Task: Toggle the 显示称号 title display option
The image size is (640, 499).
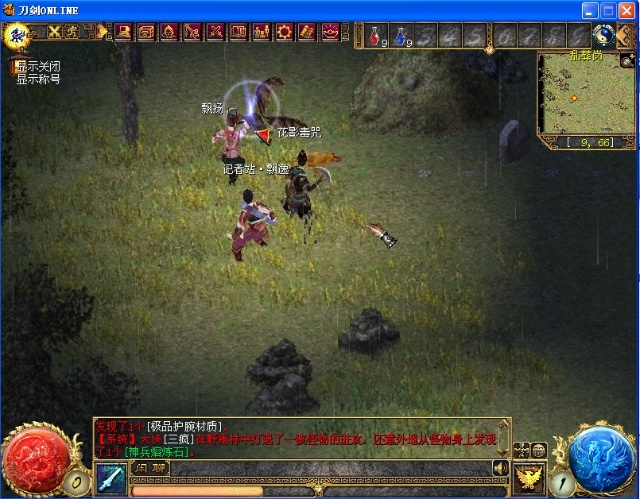Action: [x=38, y=78]
